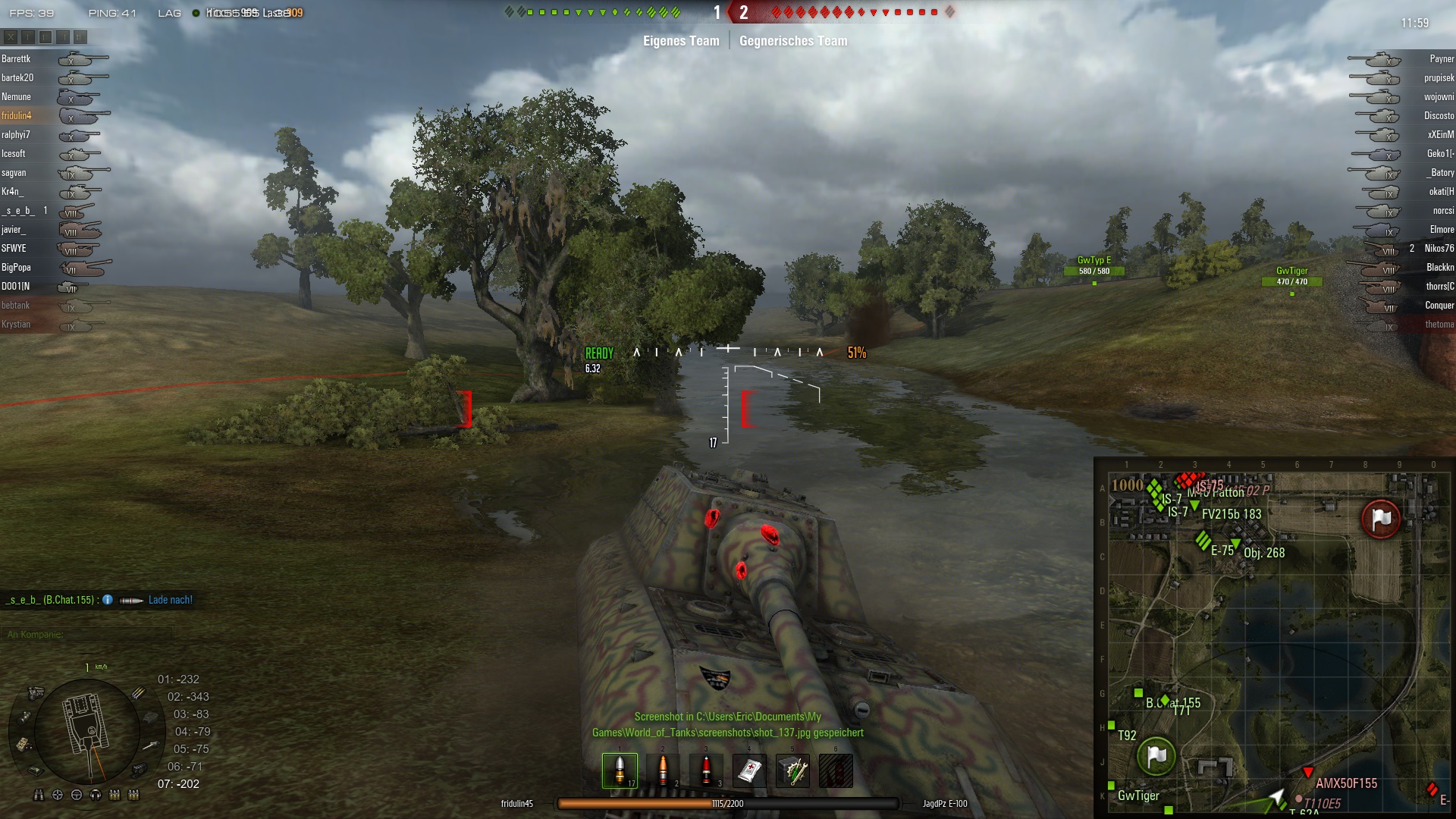Hide the player list with the X button
This screenshot has width=1456, height=819.
click(11, 36)
